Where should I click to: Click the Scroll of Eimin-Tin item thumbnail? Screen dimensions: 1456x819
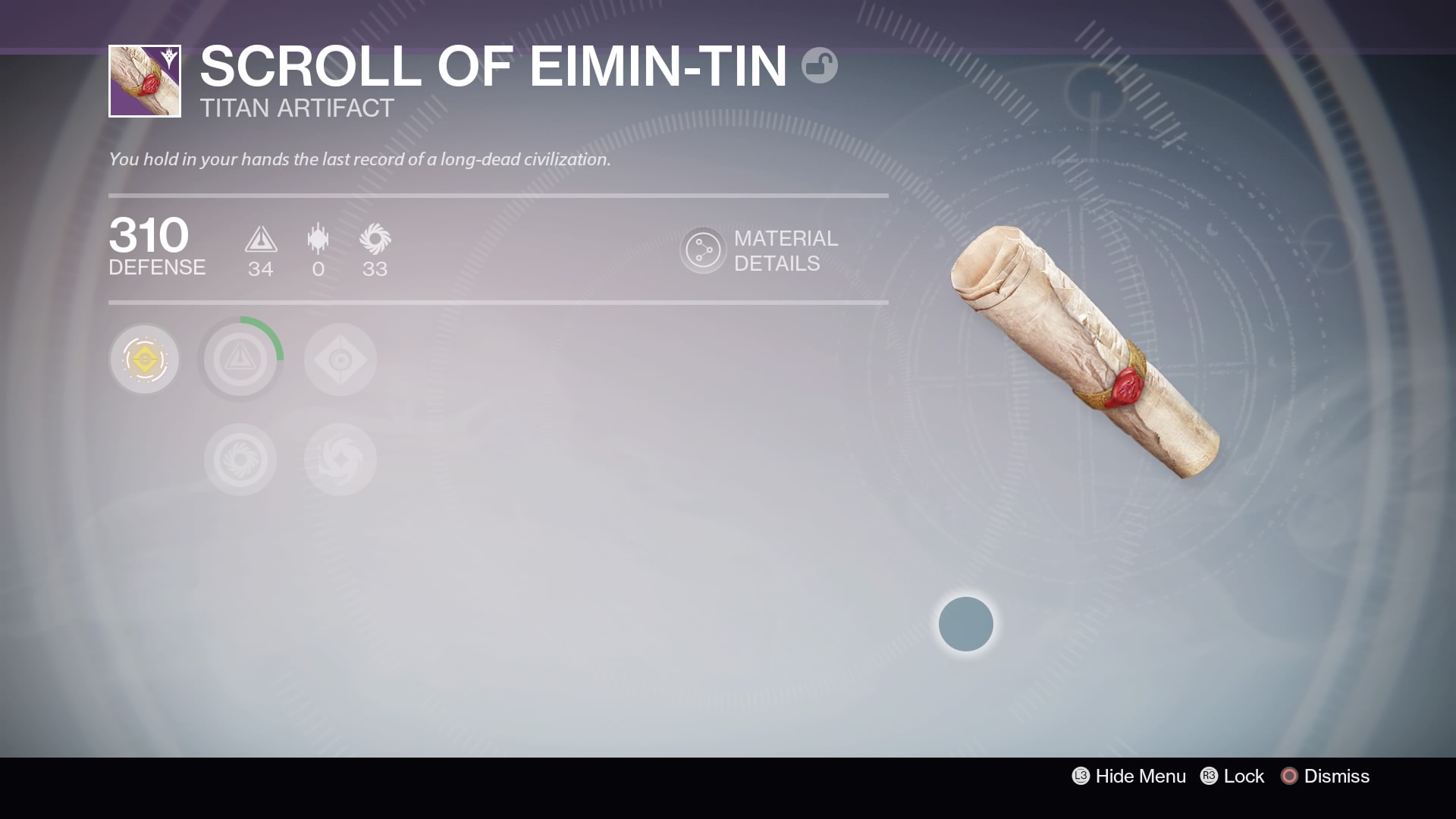click(x=145, y=81)
